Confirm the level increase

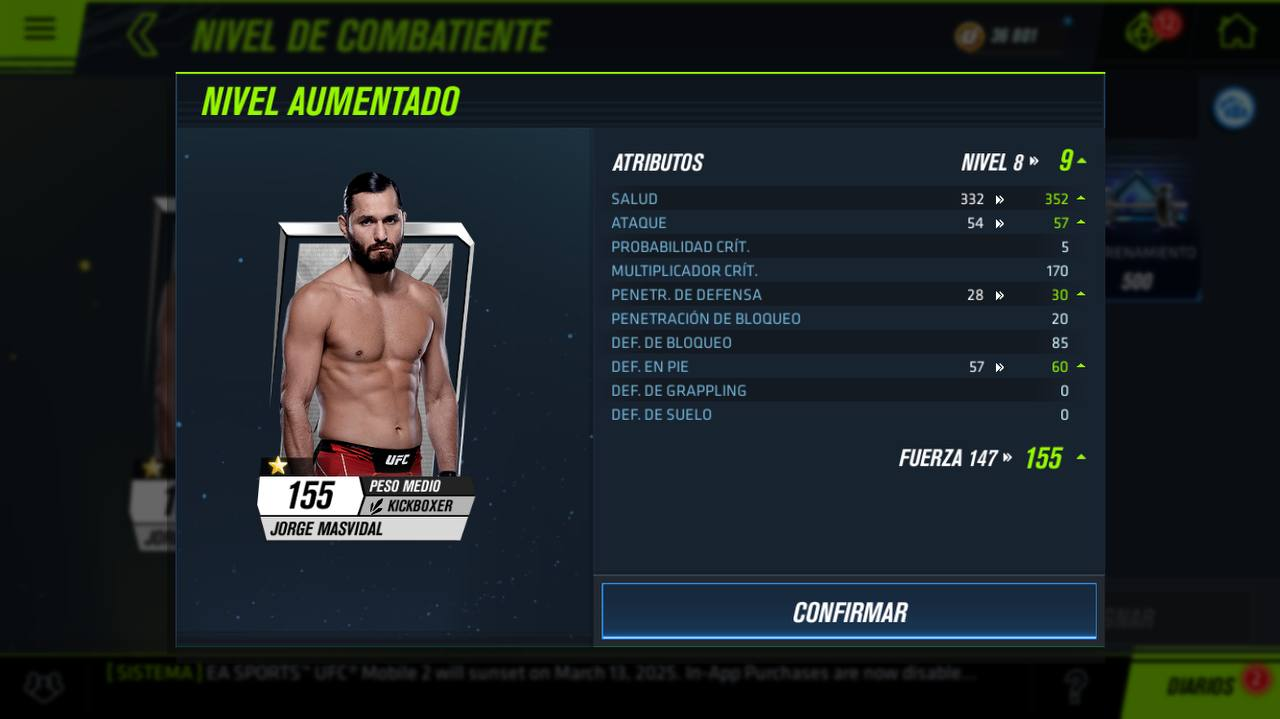[849, 611]
